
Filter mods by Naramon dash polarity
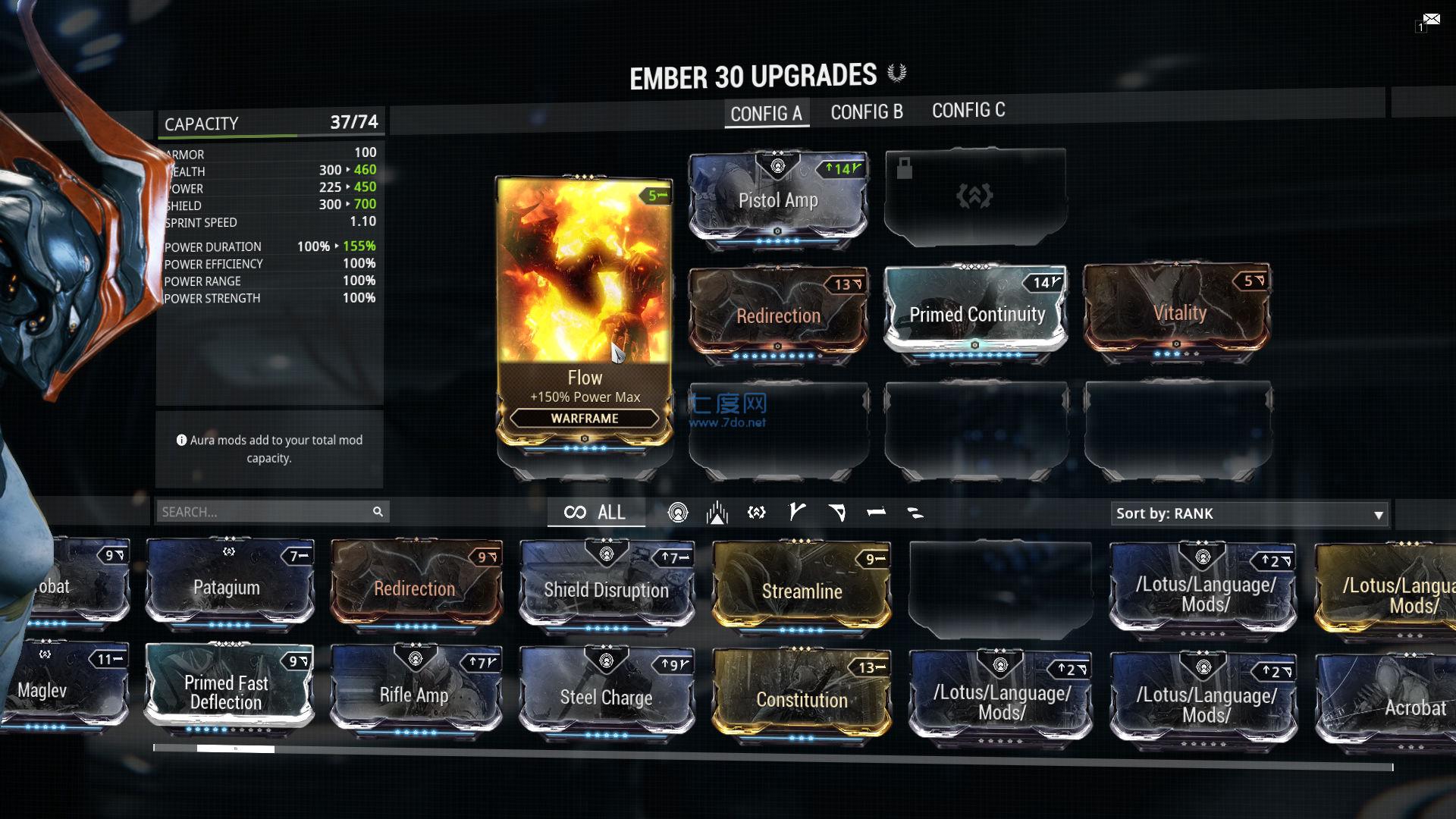point(877,513)
